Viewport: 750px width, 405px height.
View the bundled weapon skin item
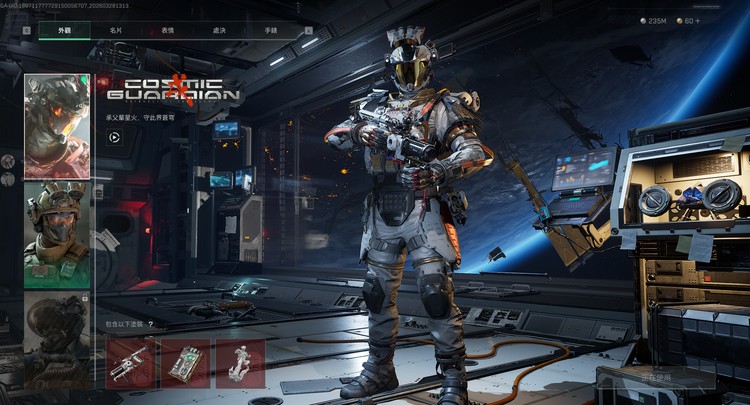pyautogui.click(x=130, y=363)
